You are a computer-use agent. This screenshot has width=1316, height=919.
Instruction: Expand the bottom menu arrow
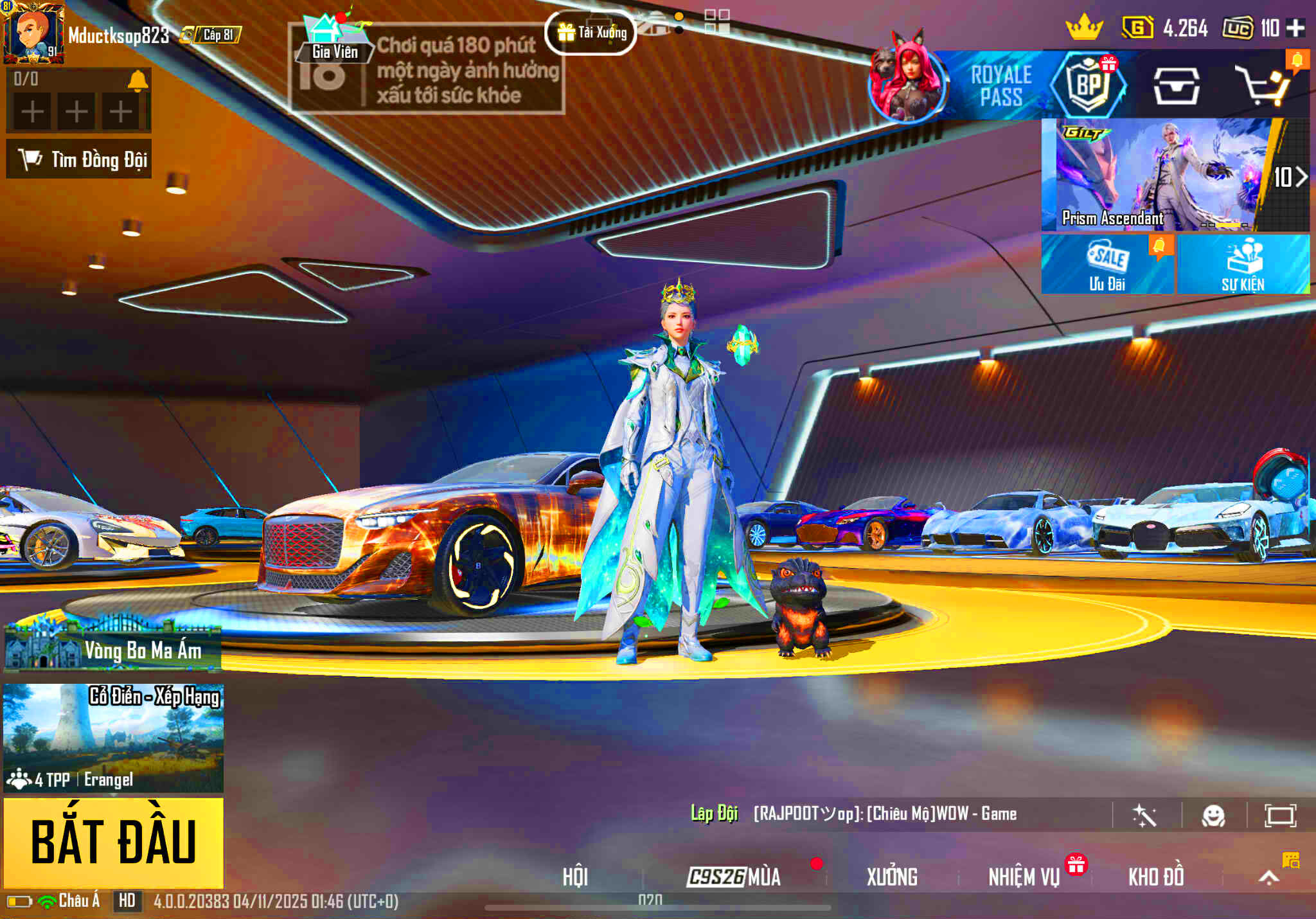pyautogui.click(x=1268, y=878)
